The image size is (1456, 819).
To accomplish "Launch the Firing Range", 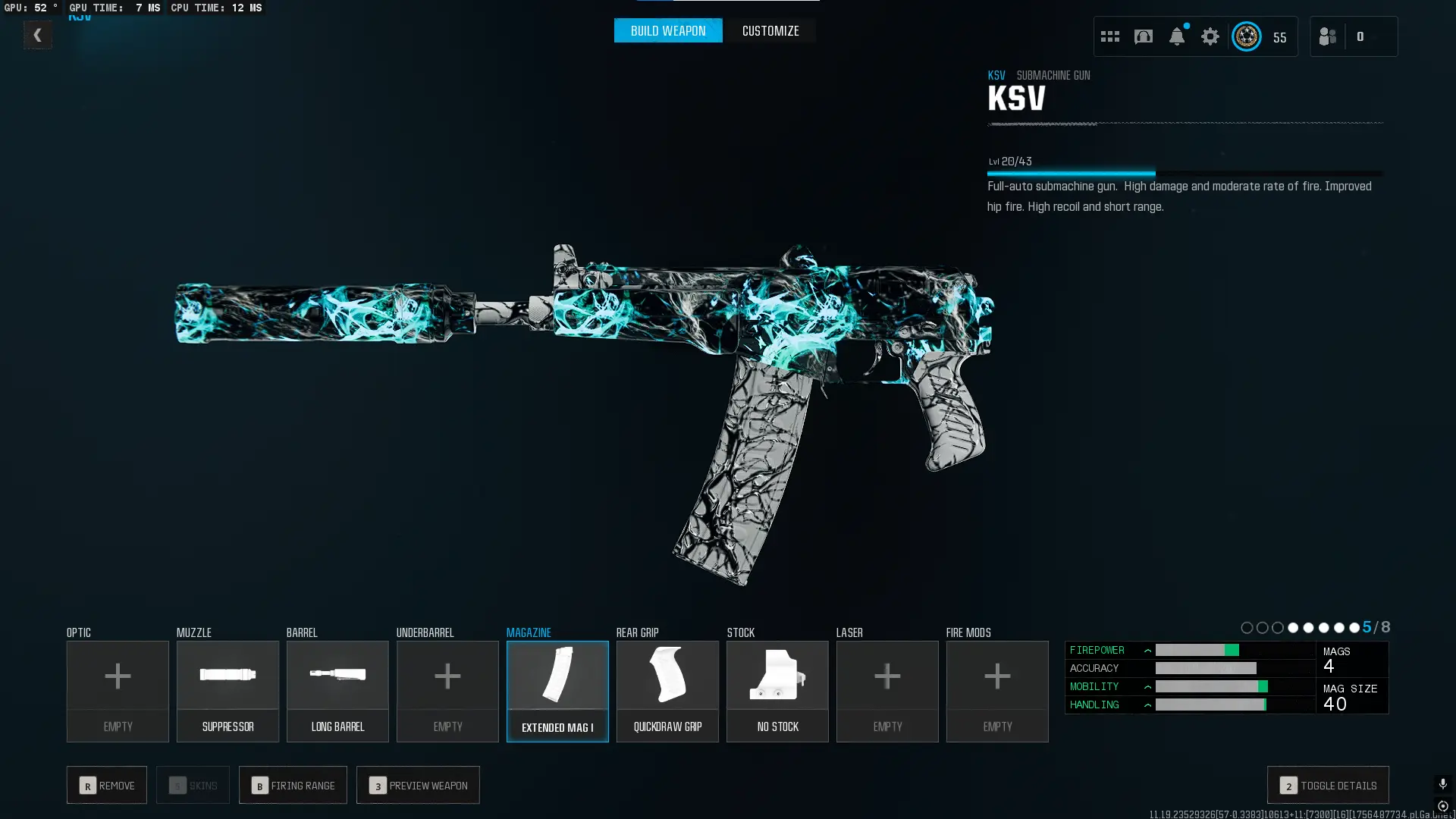I will pyautogui.click(x=293, y=785).
